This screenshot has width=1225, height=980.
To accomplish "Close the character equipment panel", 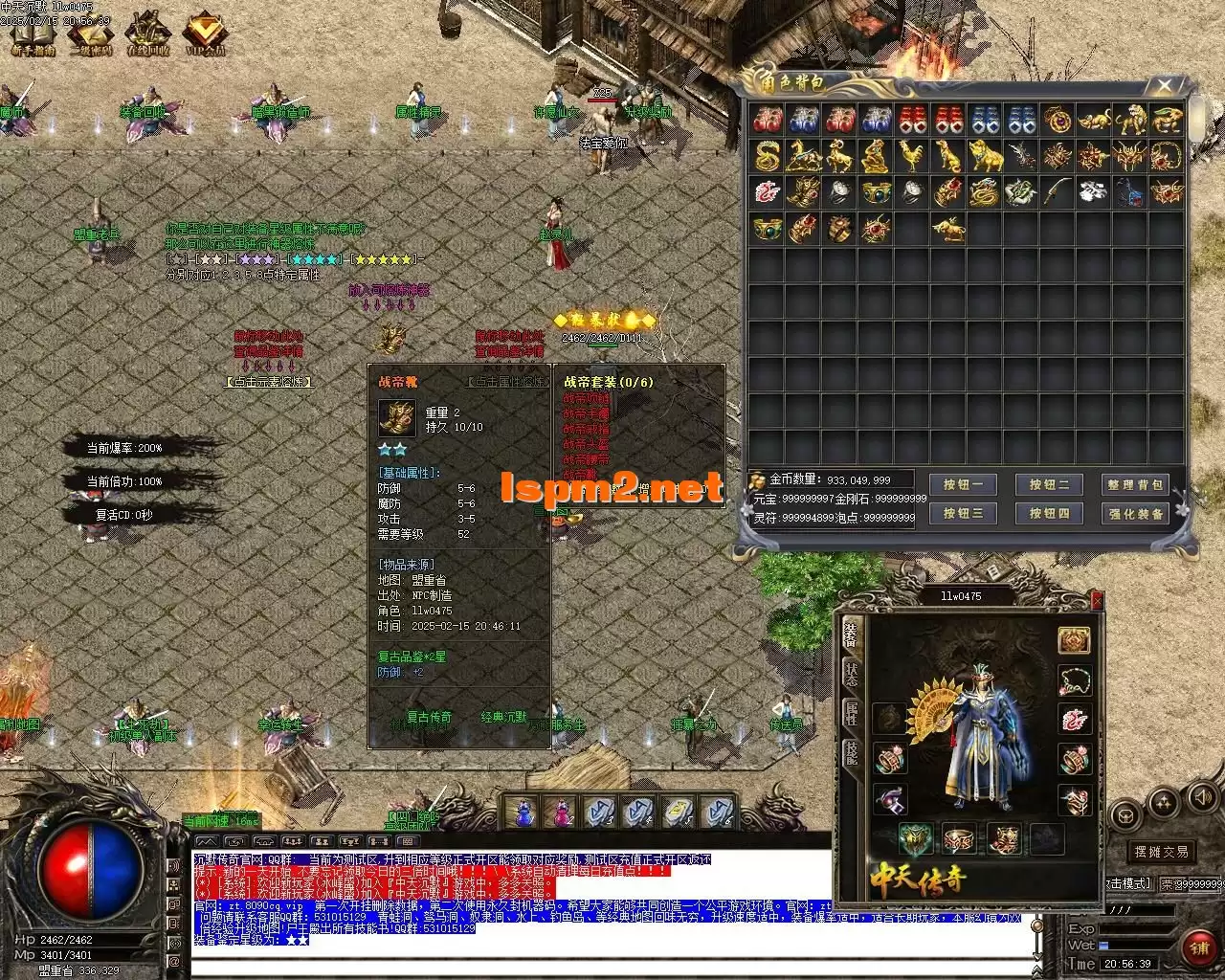I will click(x=1097, y=600).
